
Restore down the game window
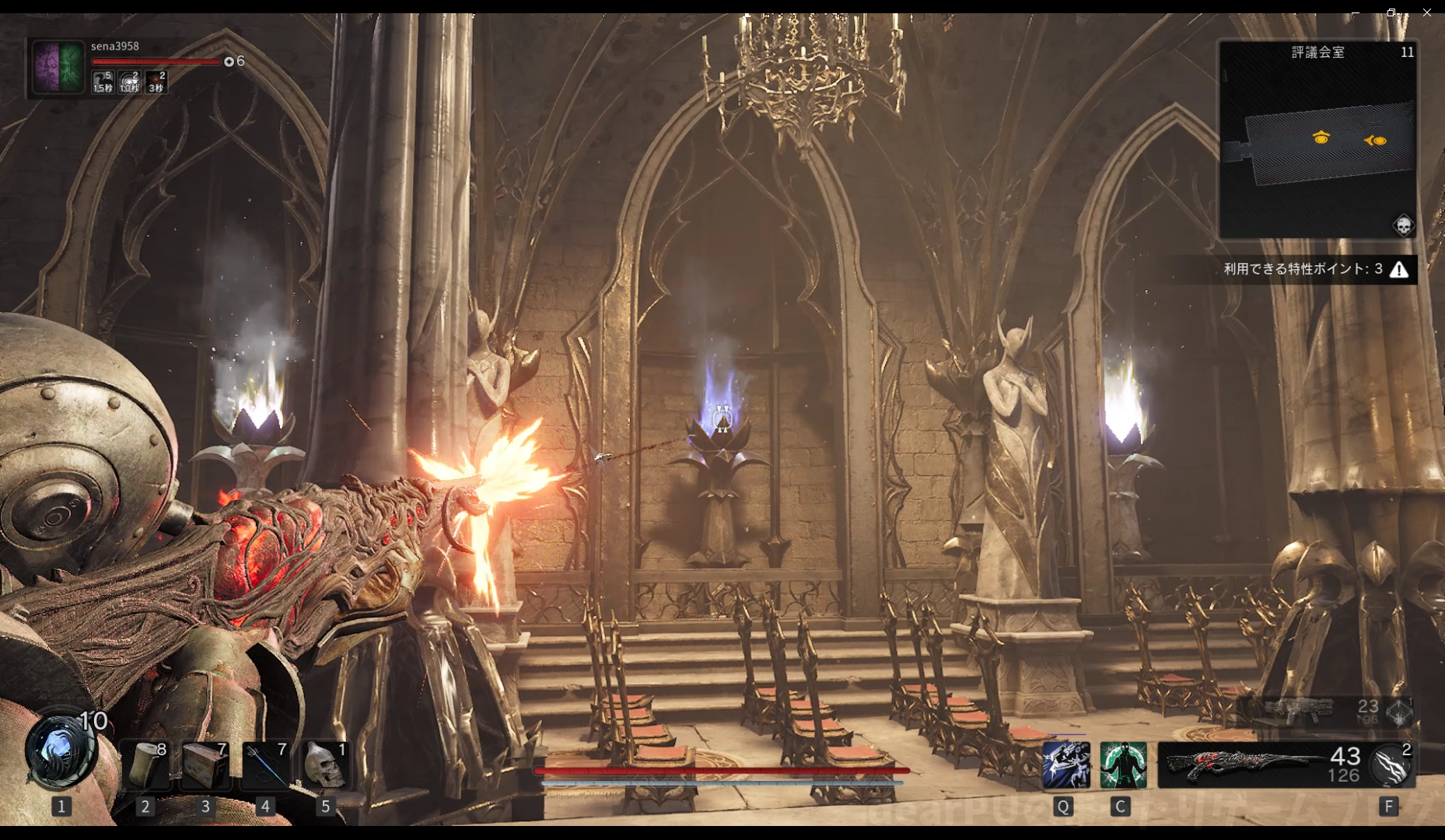point(1391,12)
